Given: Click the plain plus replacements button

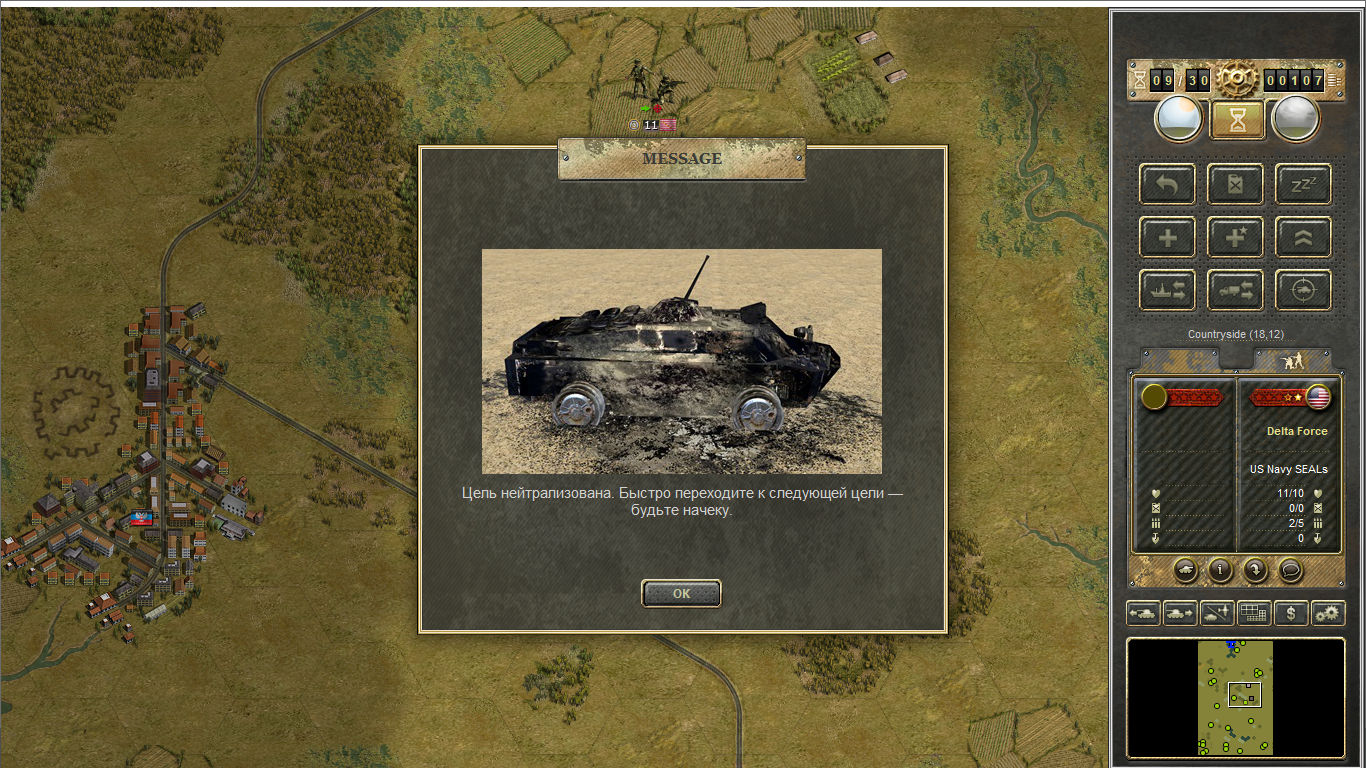Looking at the screenshot, I should tap(1167, 238).
